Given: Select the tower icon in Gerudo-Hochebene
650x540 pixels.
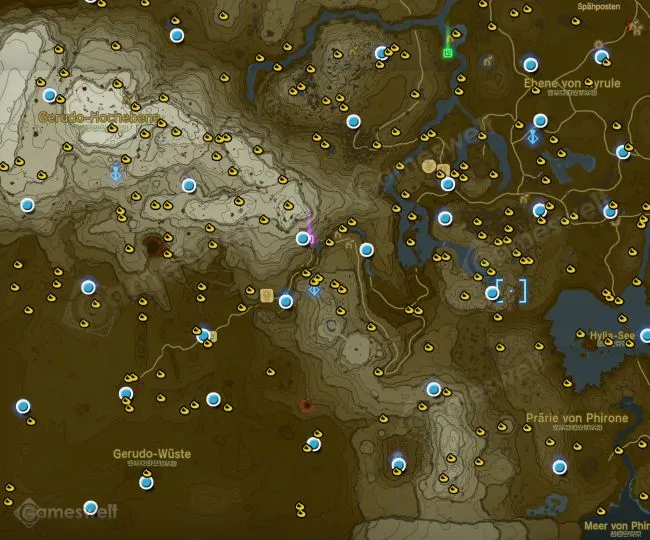Looking at the screenshot, I should (118, 173).
